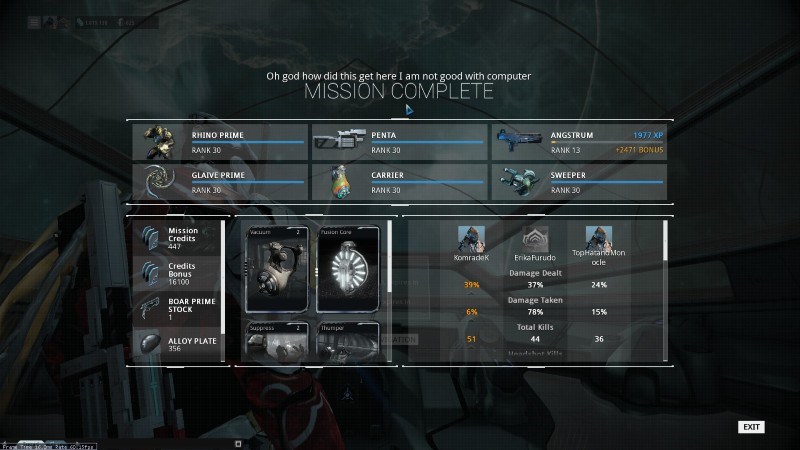Click the EXIT button
The image size is (800, 450).
pos(751,427)
